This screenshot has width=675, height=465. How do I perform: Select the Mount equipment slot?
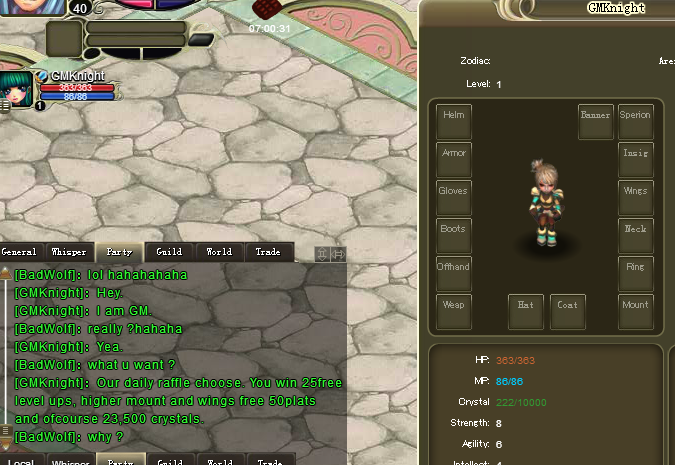635,312
